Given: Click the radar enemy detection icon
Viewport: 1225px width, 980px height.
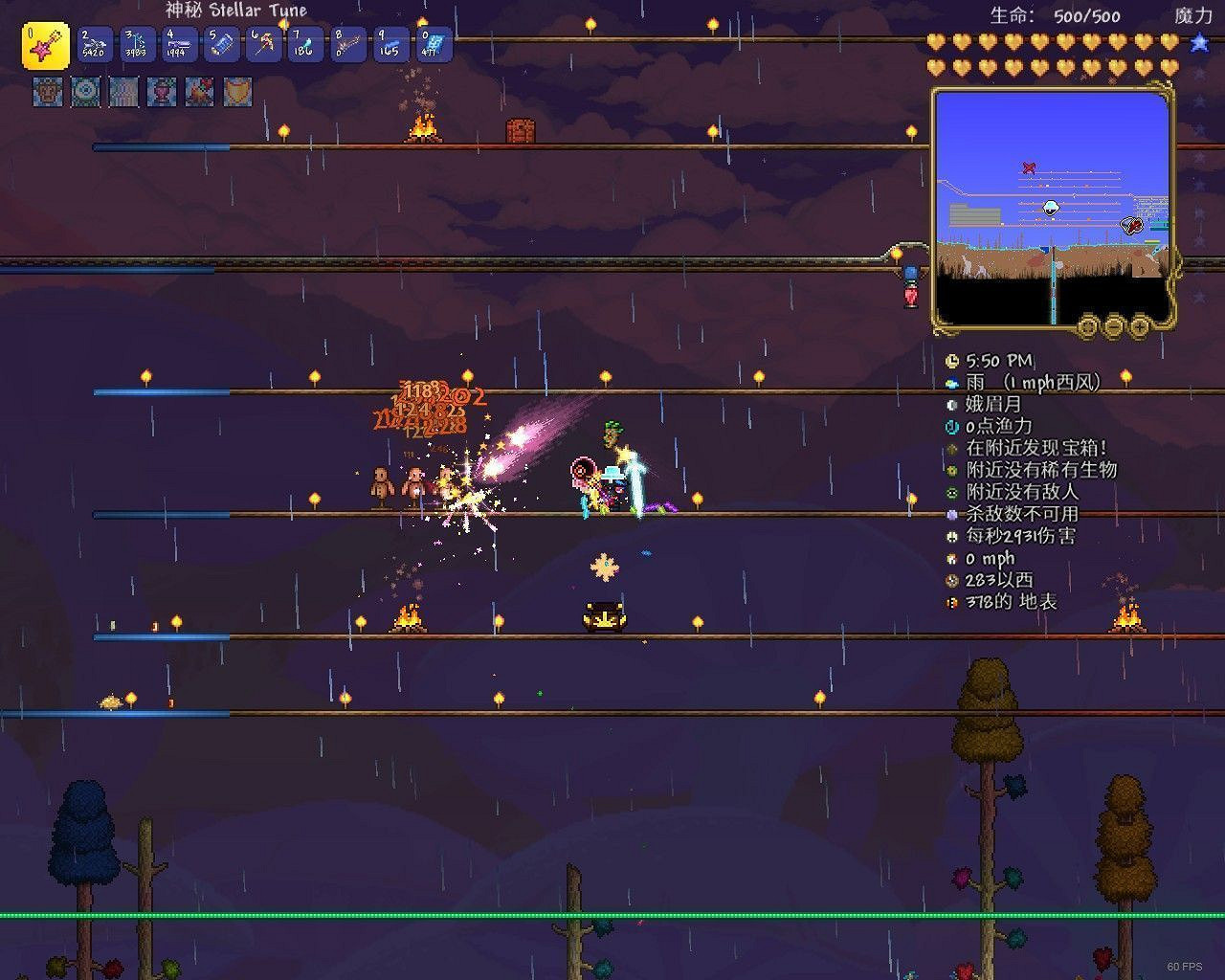Looking at the screenshot, I should 950,492.
